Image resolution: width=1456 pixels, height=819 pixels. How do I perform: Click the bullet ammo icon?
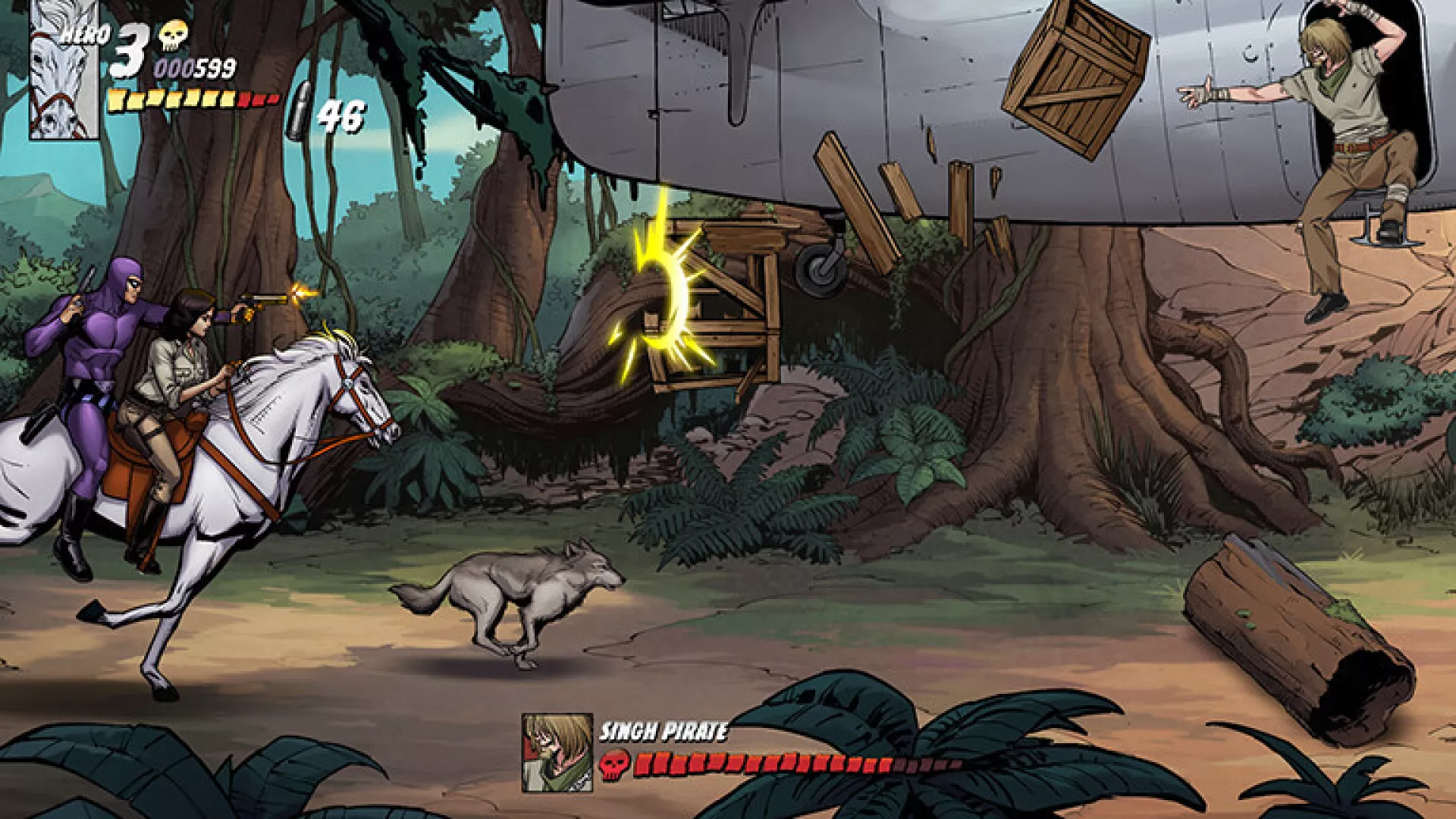click(298, 111)
